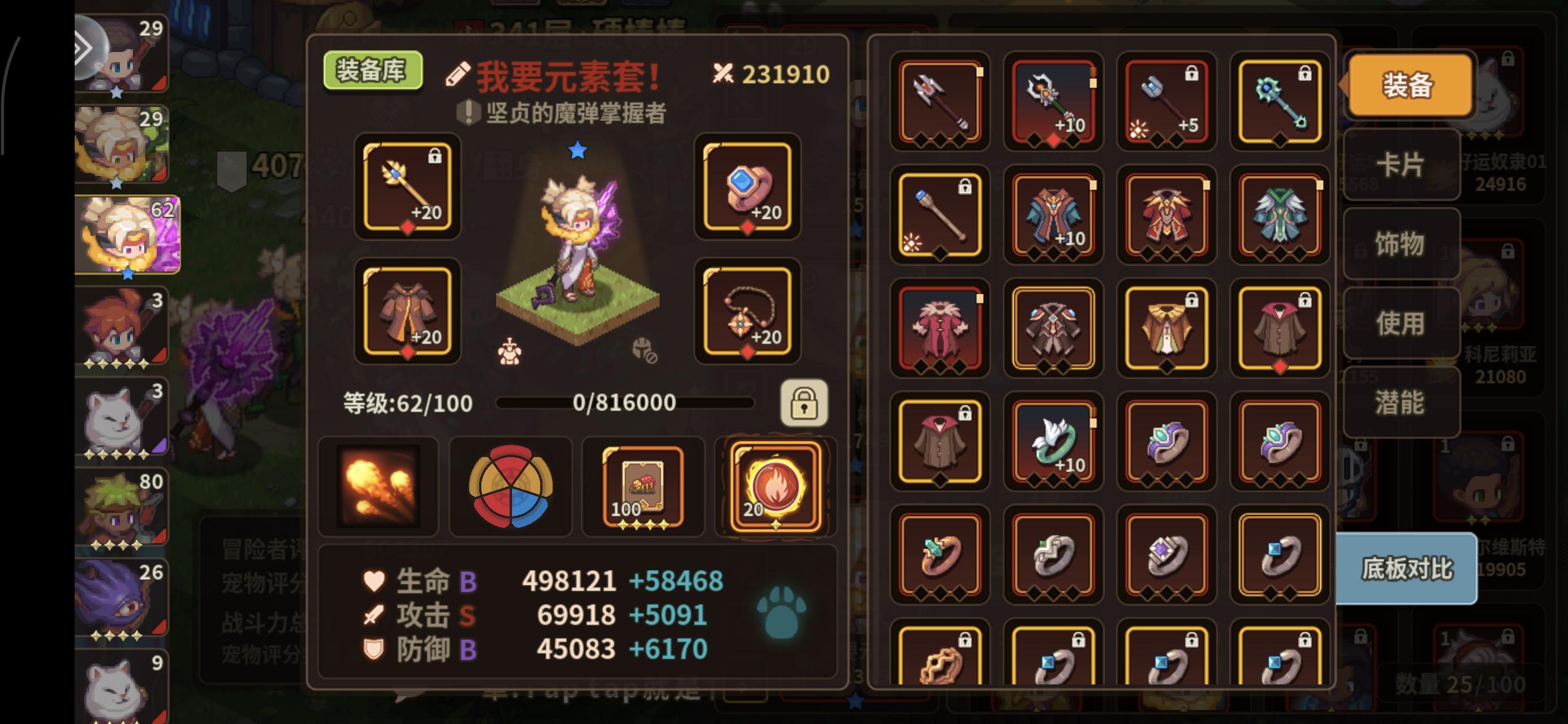Switch to the 卡片 tab
1568x724 pixels.
(x=1400, y=166)
